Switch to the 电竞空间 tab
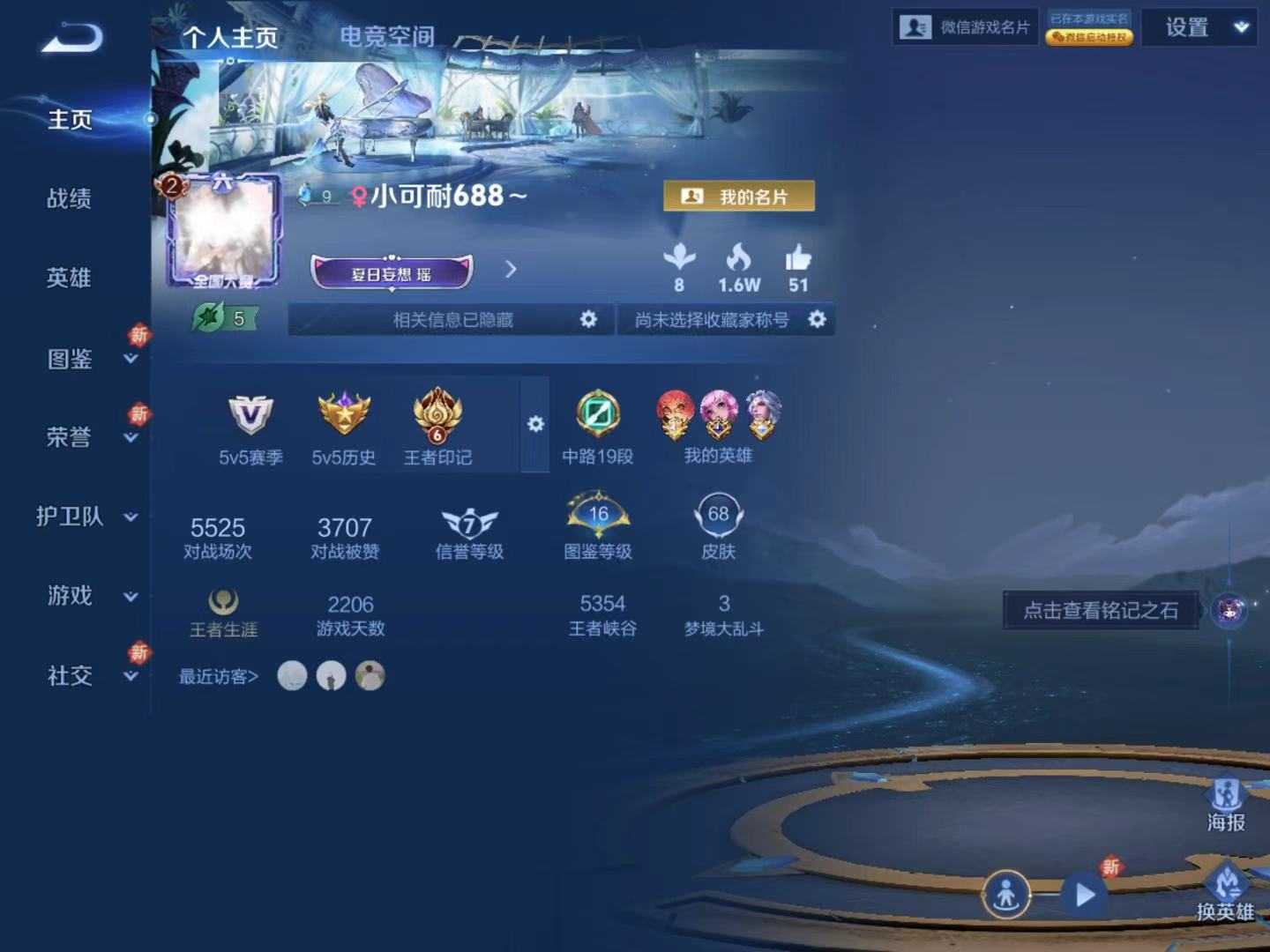1270x952 pixels. 385,36
